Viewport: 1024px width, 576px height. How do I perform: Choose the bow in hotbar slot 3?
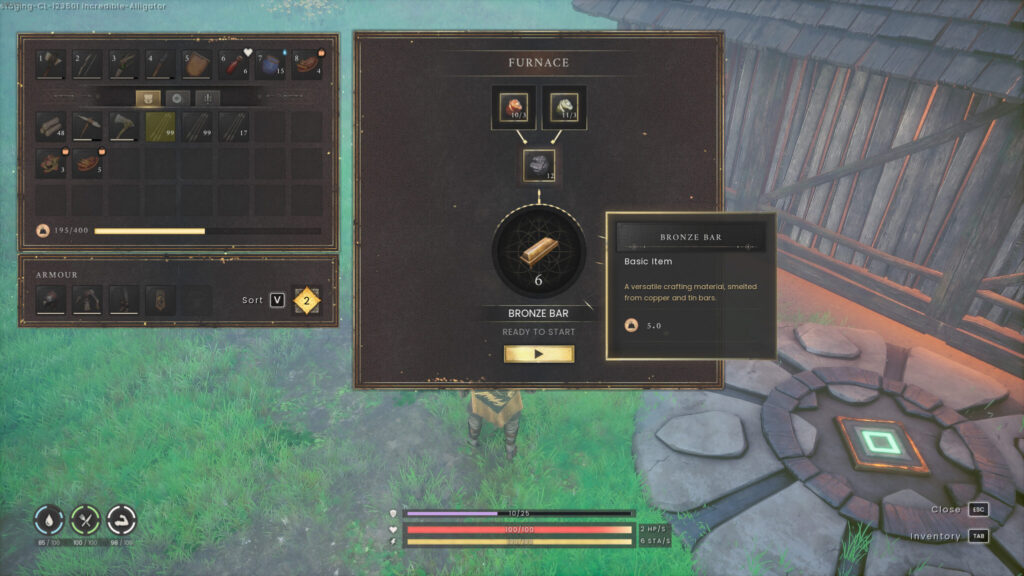124,65
